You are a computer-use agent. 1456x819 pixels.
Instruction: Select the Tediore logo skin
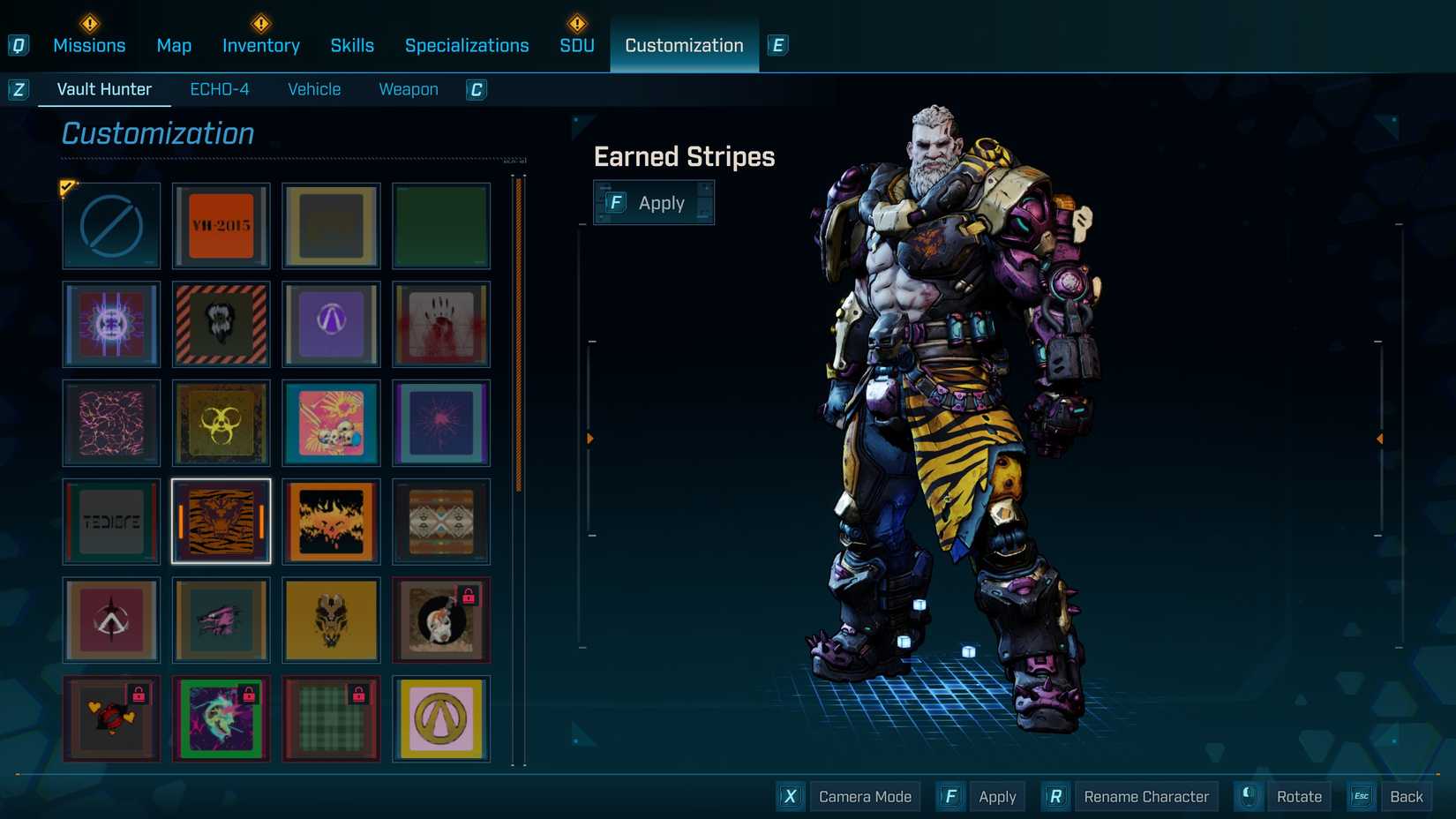tap(110, 522)
